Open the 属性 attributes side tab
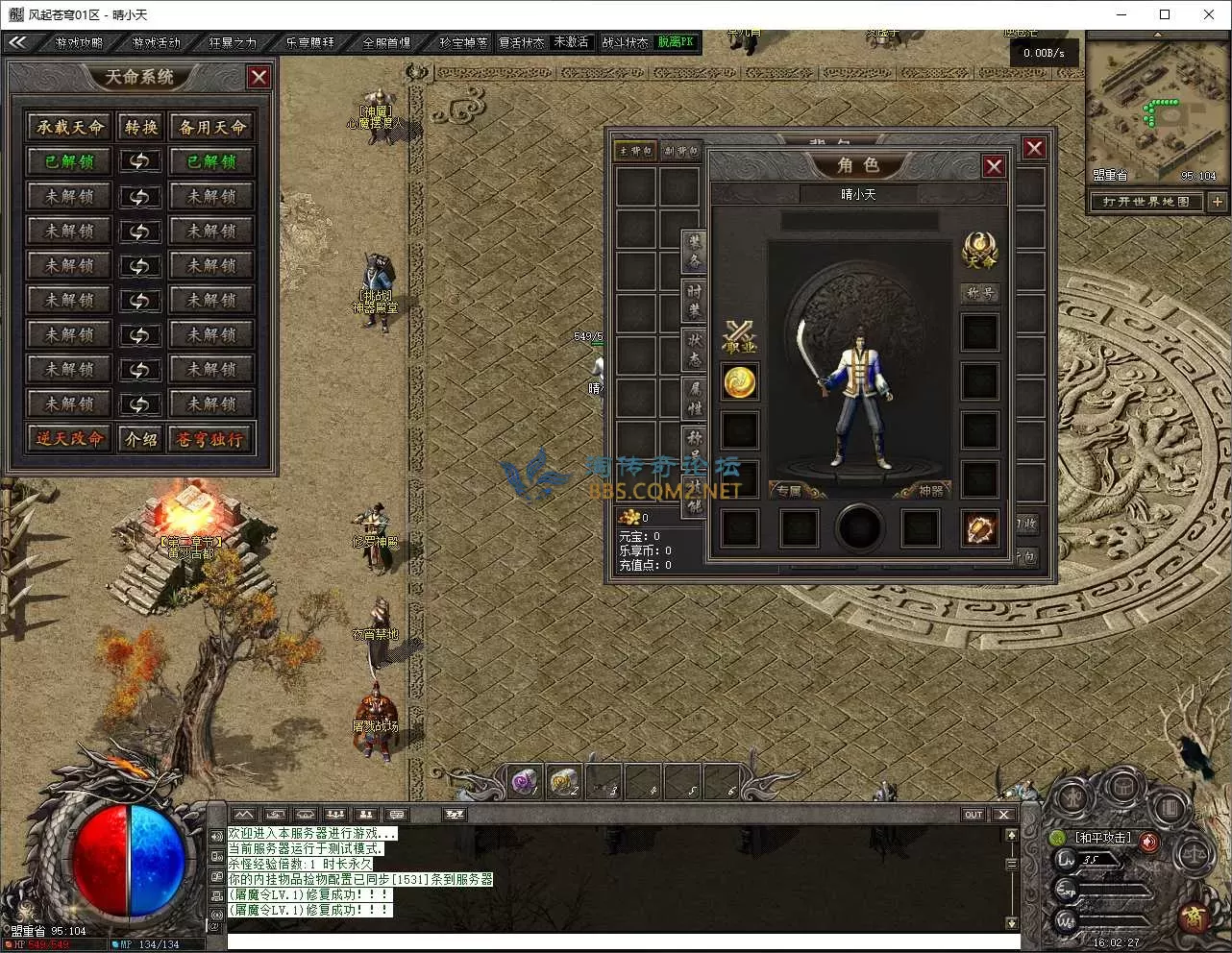 pyautogui.click(x=694, y=397)
